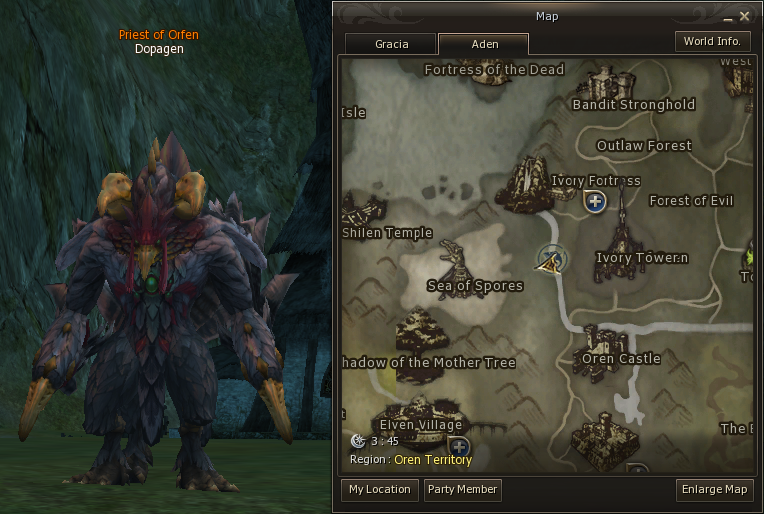This screenshot has width=764, height=514.
Task: Click the blue cross marker near Ivory Fortress
Action: [x=595, y=203]
